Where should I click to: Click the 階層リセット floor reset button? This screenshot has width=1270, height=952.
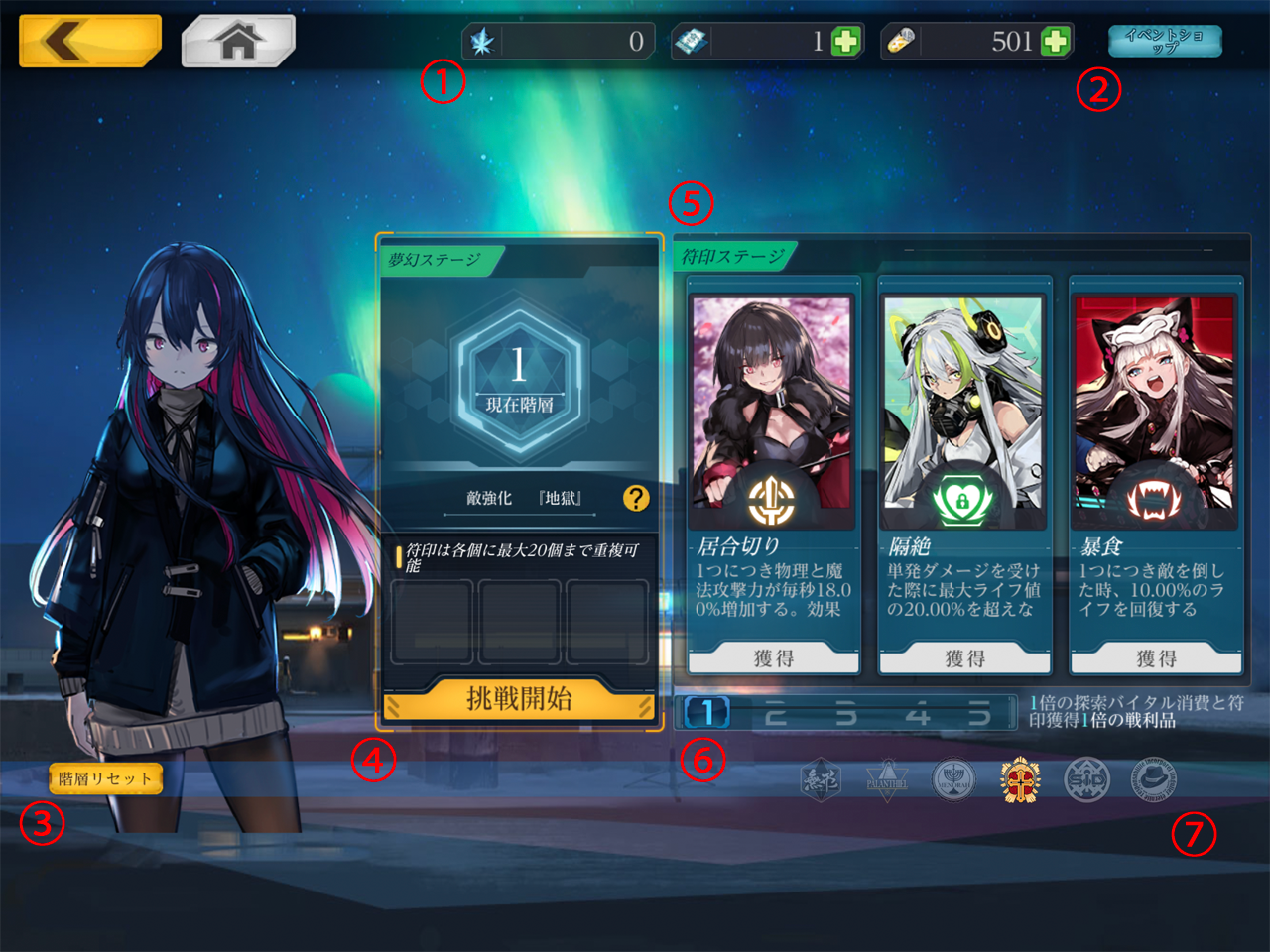coord(105,778)
